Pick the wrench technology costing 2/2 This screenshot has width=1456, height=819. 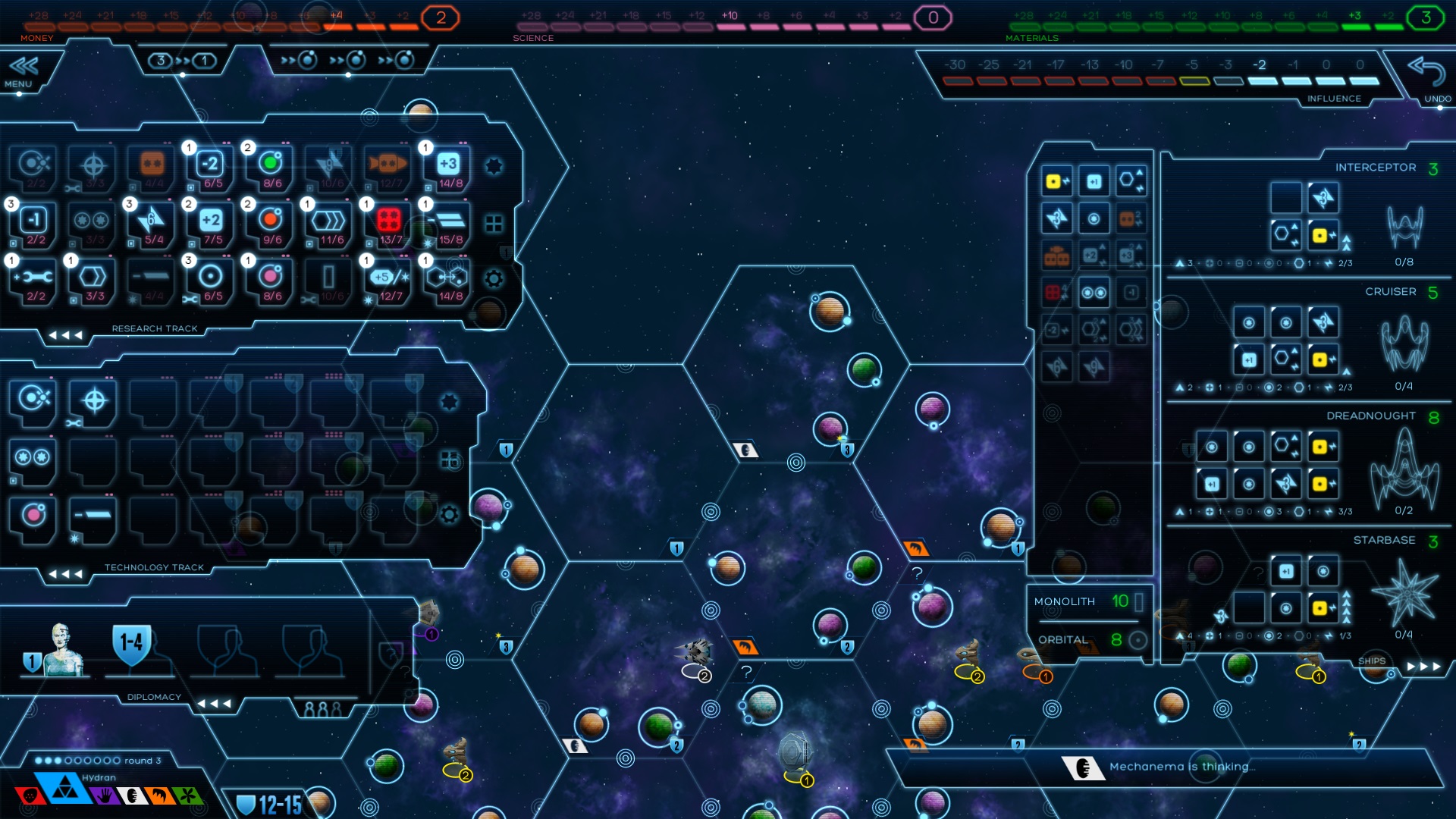[x=35, y=281]
